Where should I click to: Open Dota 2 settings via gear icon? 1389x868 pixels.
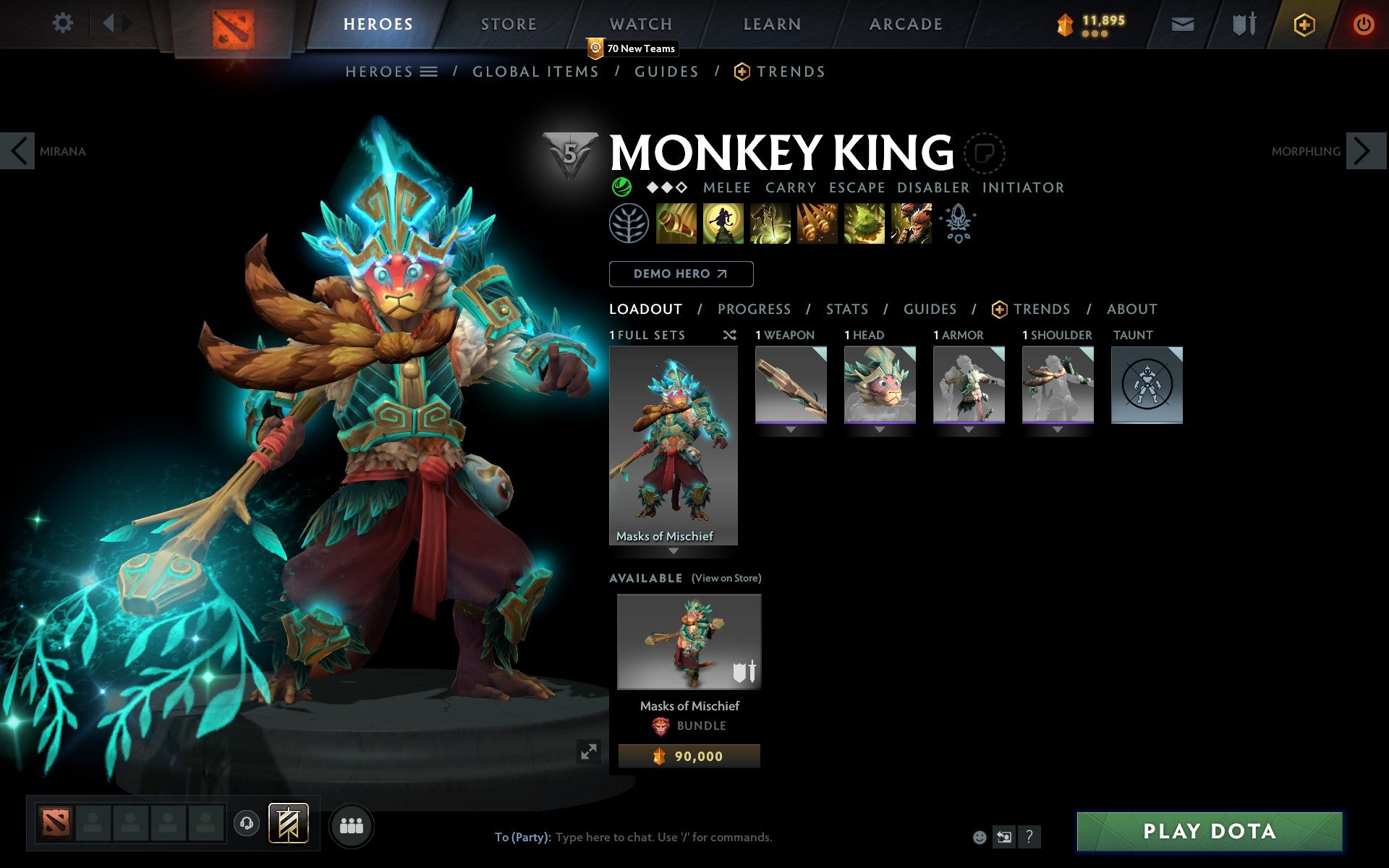coord(64,23)
